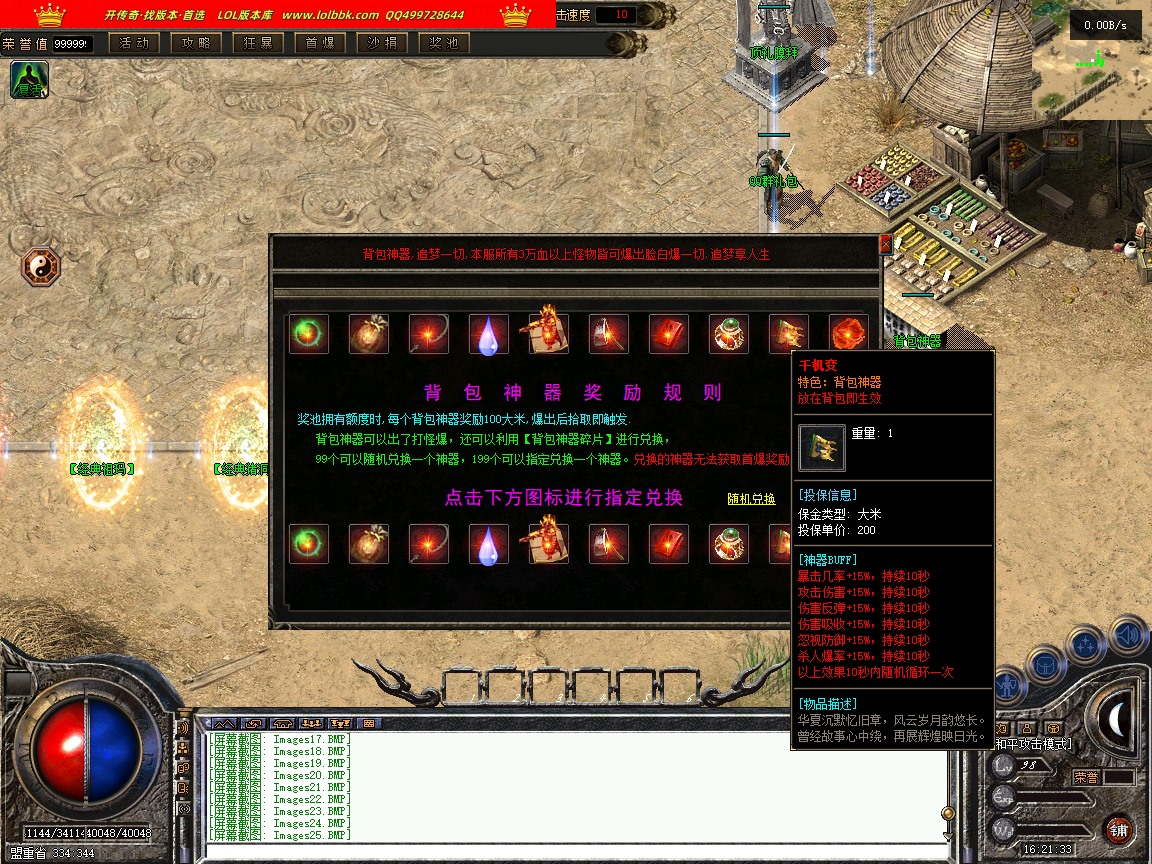Open the 攻略 guide button
Image resolution: width=1152 pixels, height=864 pixels.
196,43
